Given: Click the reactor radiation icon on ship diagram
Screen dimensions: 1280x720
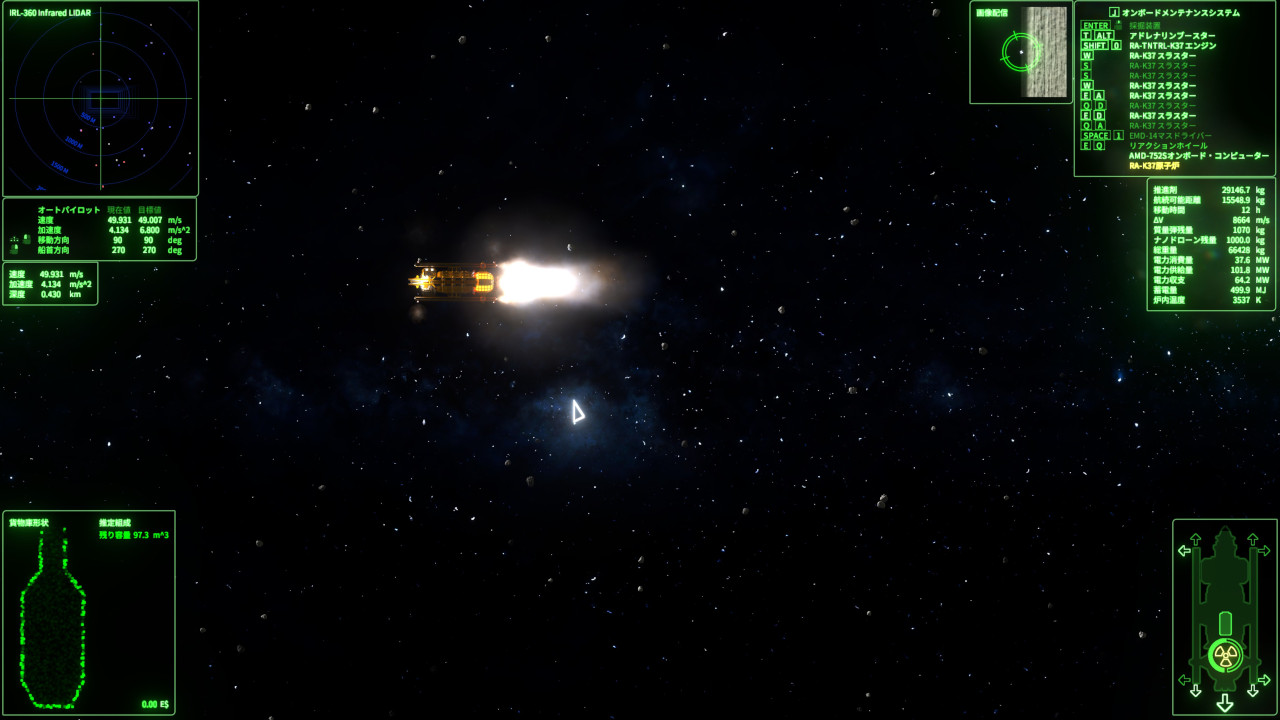Looking at the screenshot, I should pos(1225,656).
